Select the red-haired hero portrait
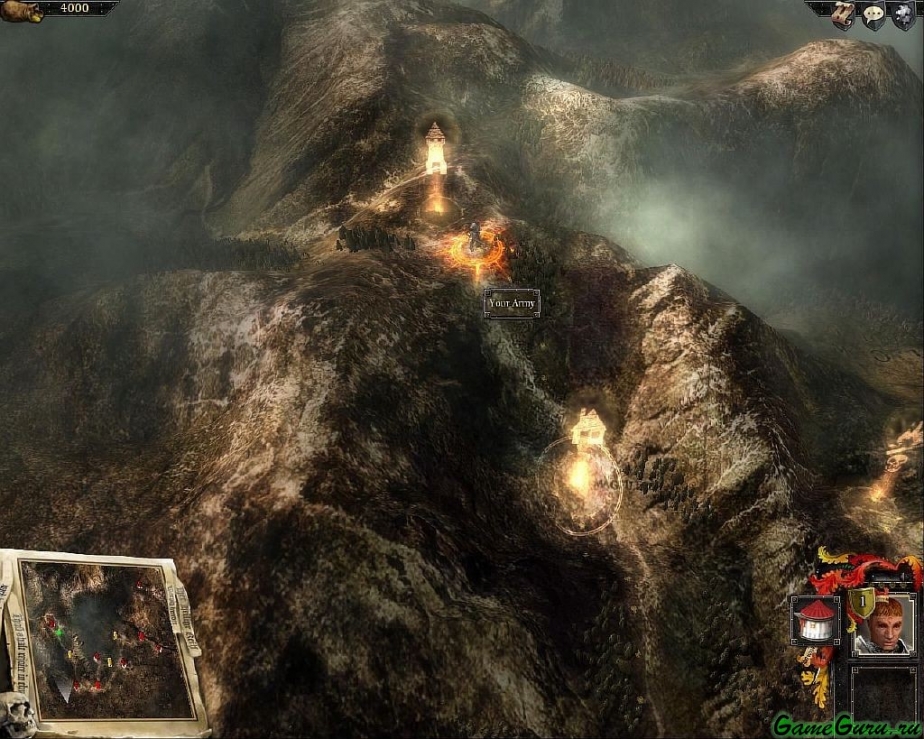Screen dimensions: 924x739 883,625
